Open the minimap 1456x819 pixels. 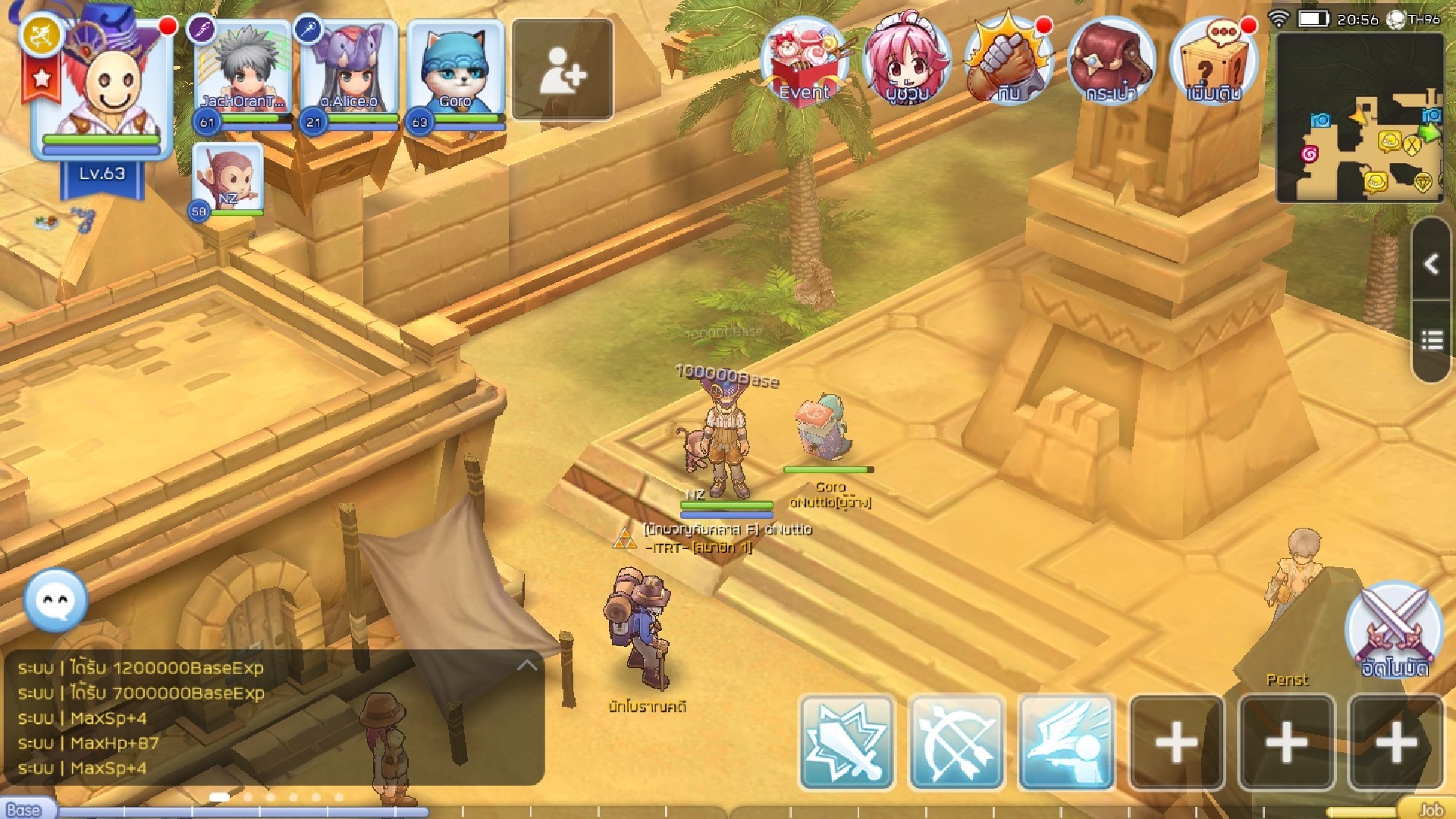(x=1359, y=118)
